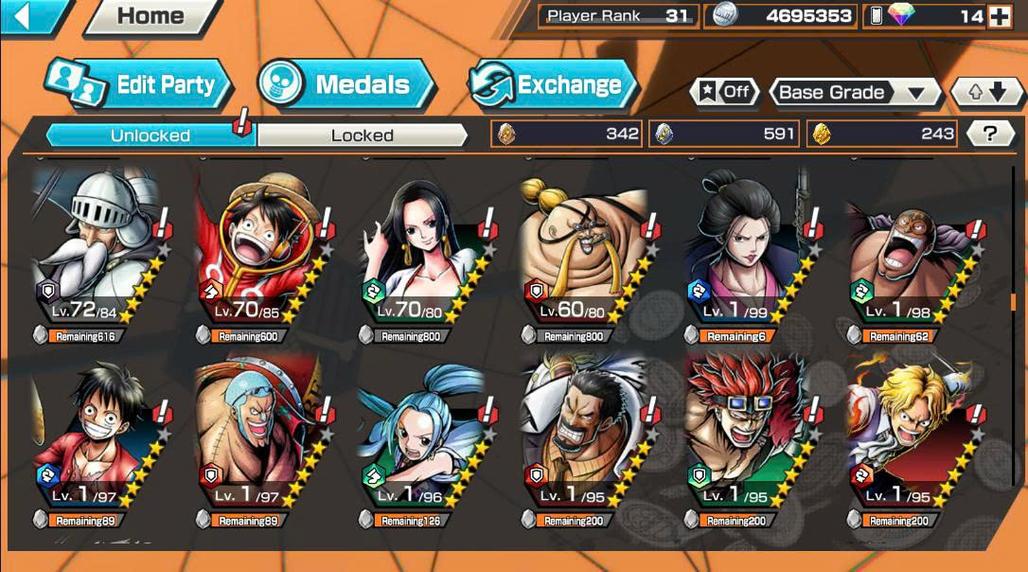Image resolution: width=1028 pixels, height=572 pixels.
Task: Add more gems with the plus button
Action: coord(999,16)
